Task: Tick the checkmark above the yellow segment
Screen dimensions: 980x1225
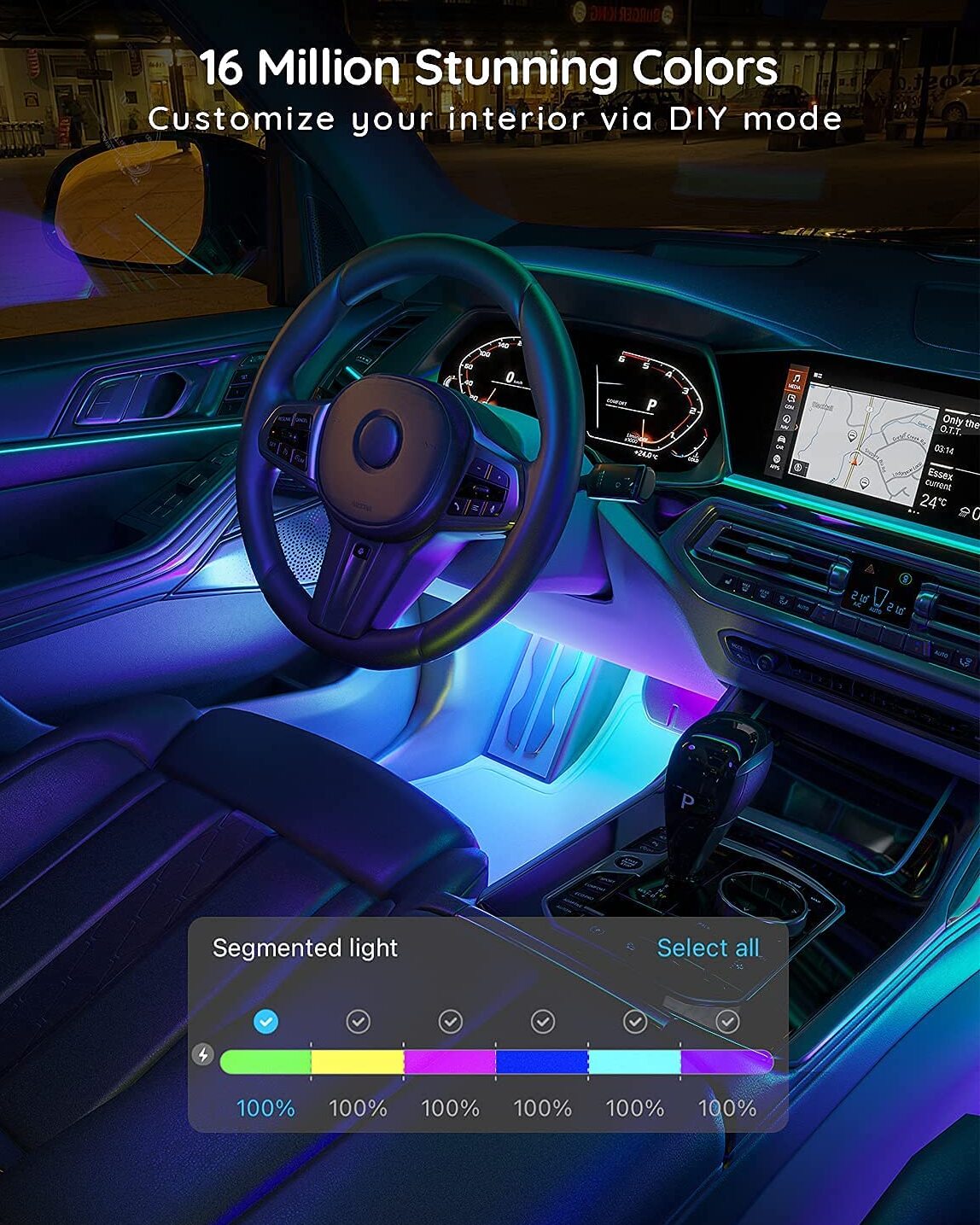Action: click(359, 1021)
